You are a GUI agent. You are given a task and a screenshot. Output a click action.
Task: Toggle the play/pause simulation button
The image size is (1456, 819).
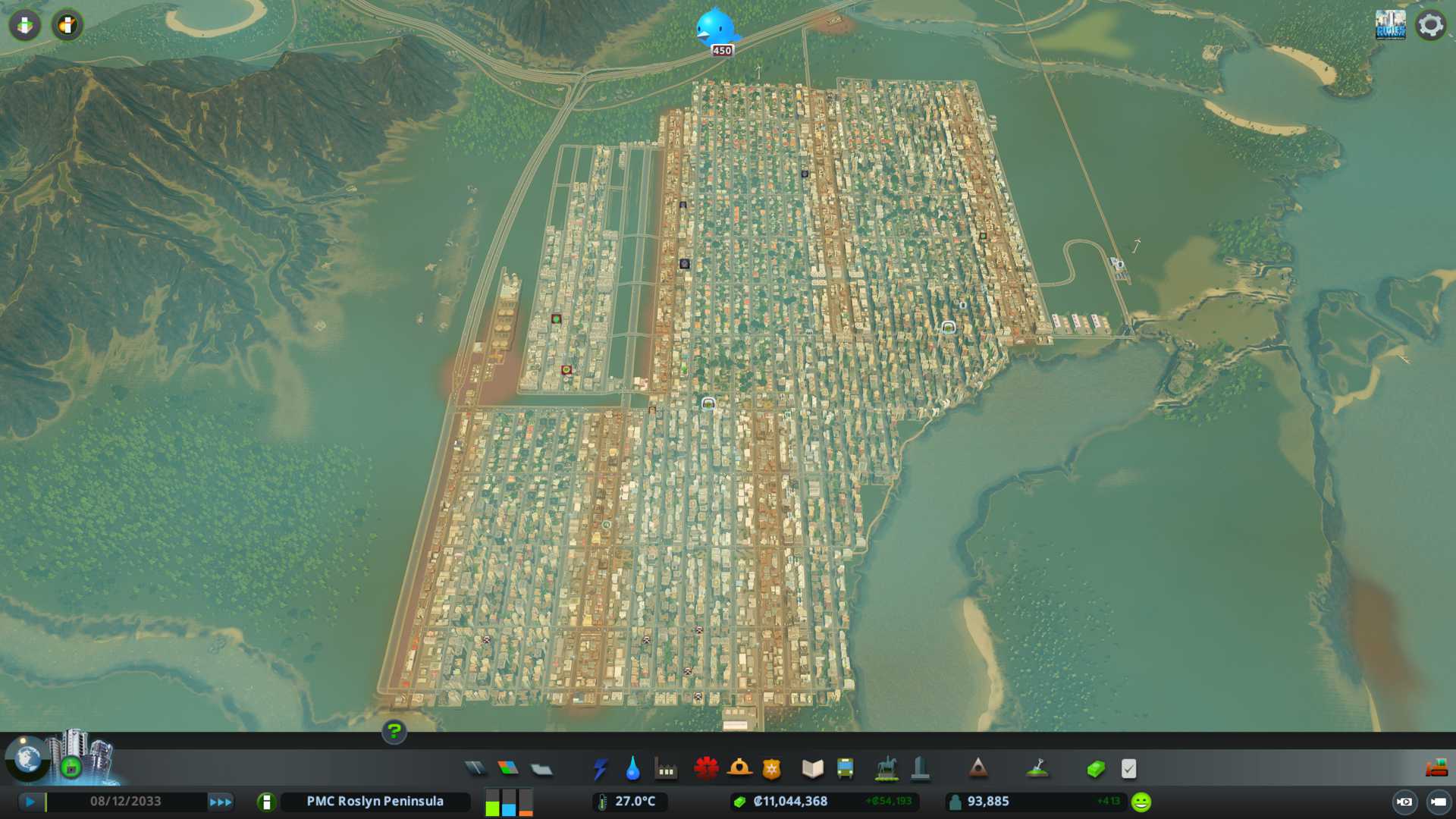tap(30, 802)
